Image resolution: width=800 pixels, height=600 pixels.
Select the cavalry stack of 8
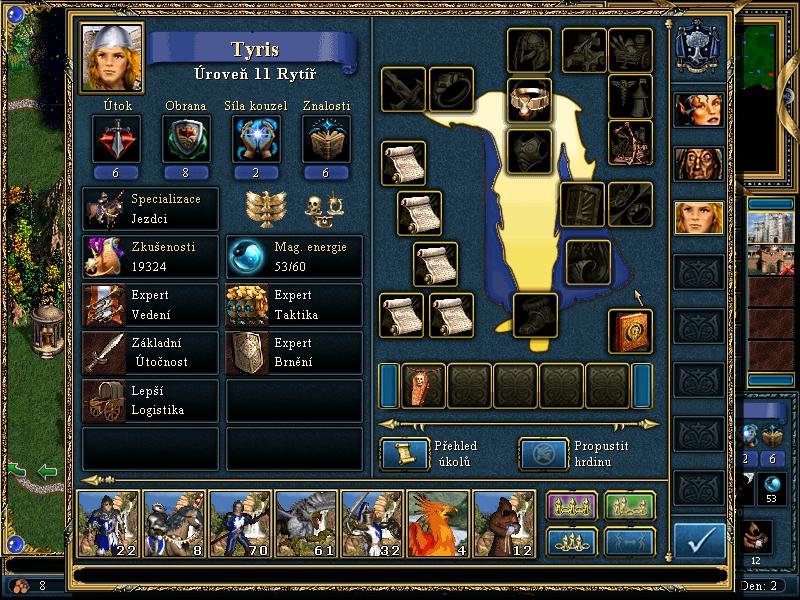tap(174, 524)
